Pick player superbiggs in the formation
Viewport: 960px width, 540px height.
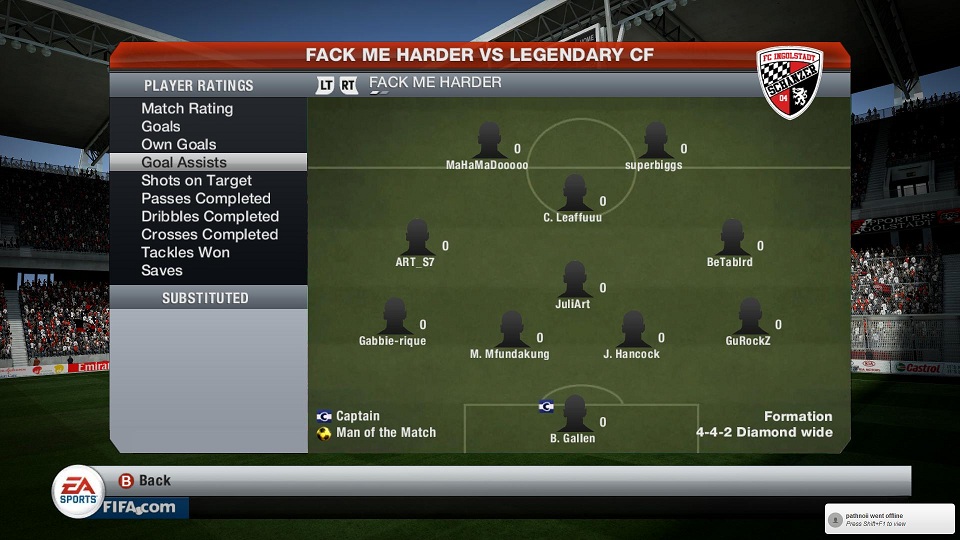click(x=655, y=141)
